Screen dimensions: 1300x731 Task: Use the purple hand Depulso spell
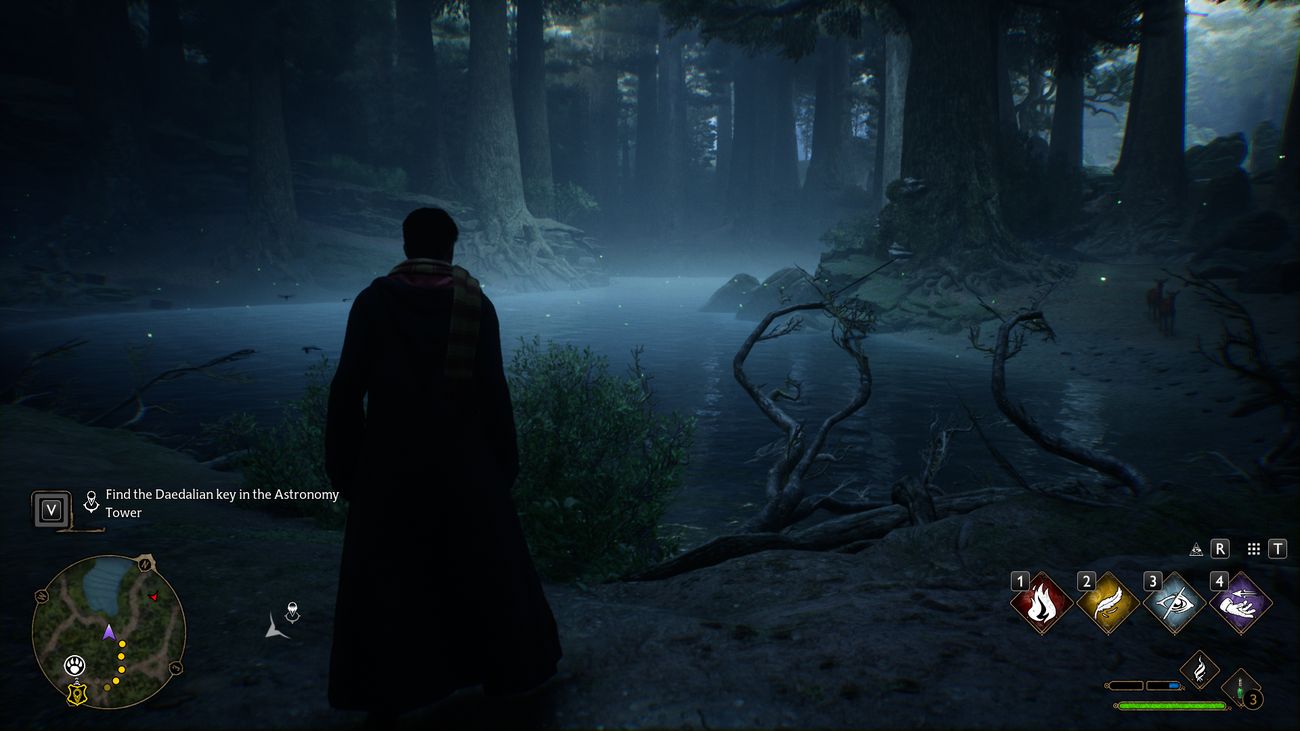(x=1240, y=604)
